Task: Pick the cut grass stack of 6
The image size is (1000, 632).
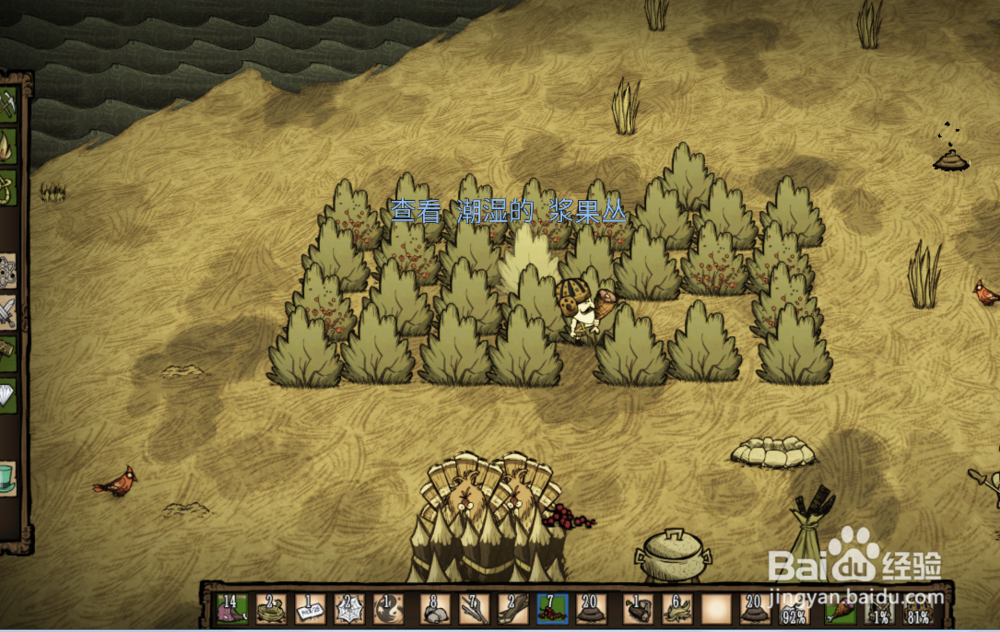Action: click(x=677, y=608)
